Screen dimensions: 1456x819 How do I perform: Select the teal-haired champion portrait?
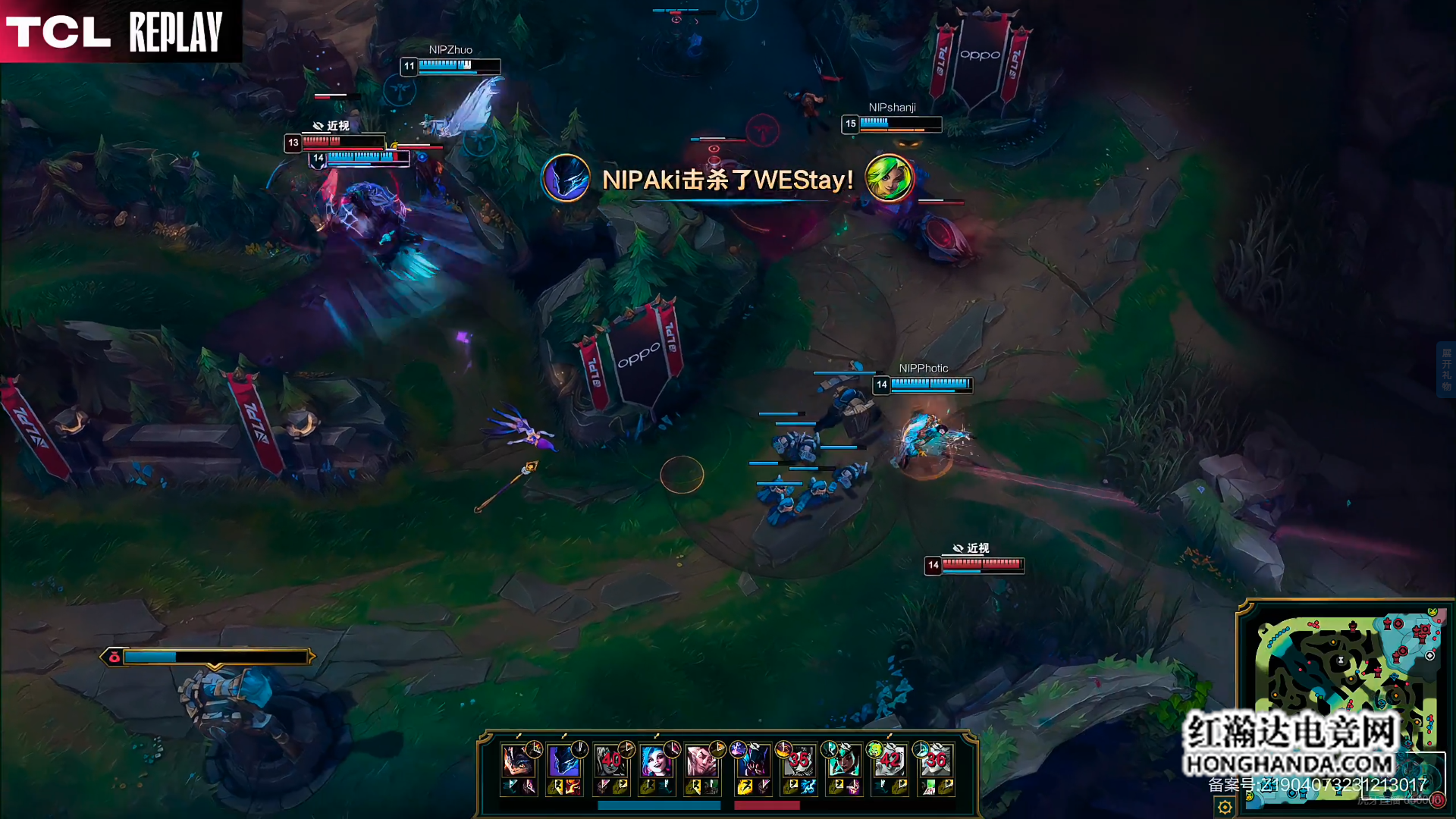tap(843, 761)
